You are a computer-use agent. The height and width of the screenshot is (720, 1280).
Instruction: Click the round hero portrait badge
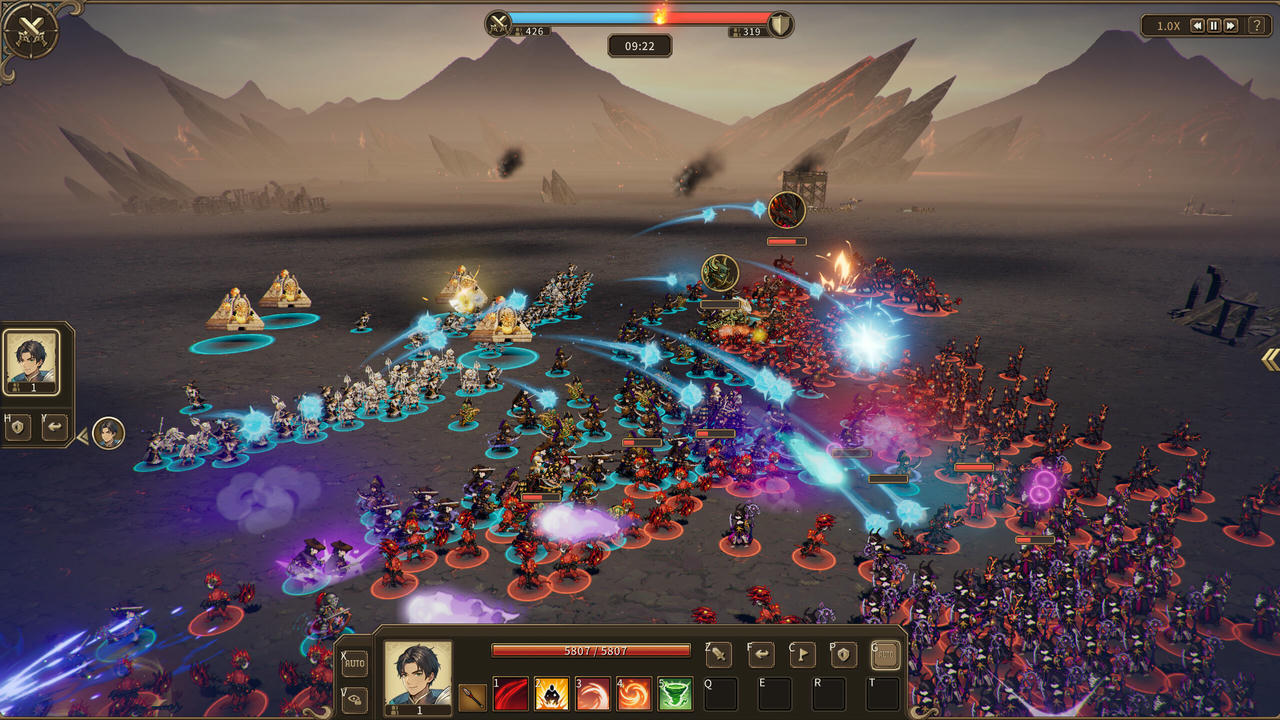click(108, 433)
